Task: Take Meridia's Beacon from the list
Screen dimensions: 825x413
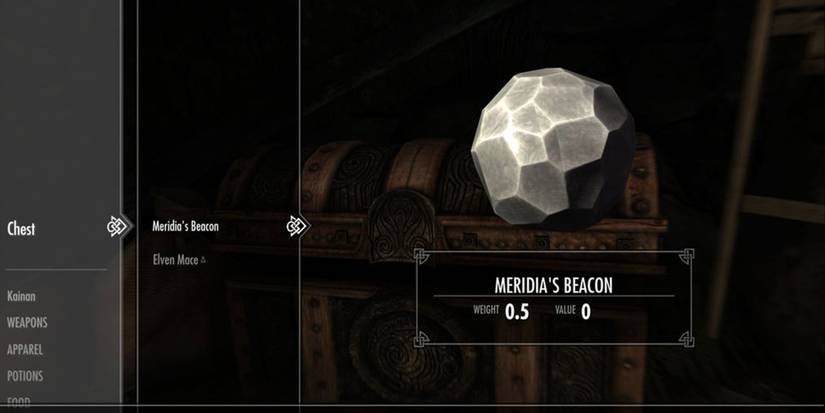Action: point(185,227)
